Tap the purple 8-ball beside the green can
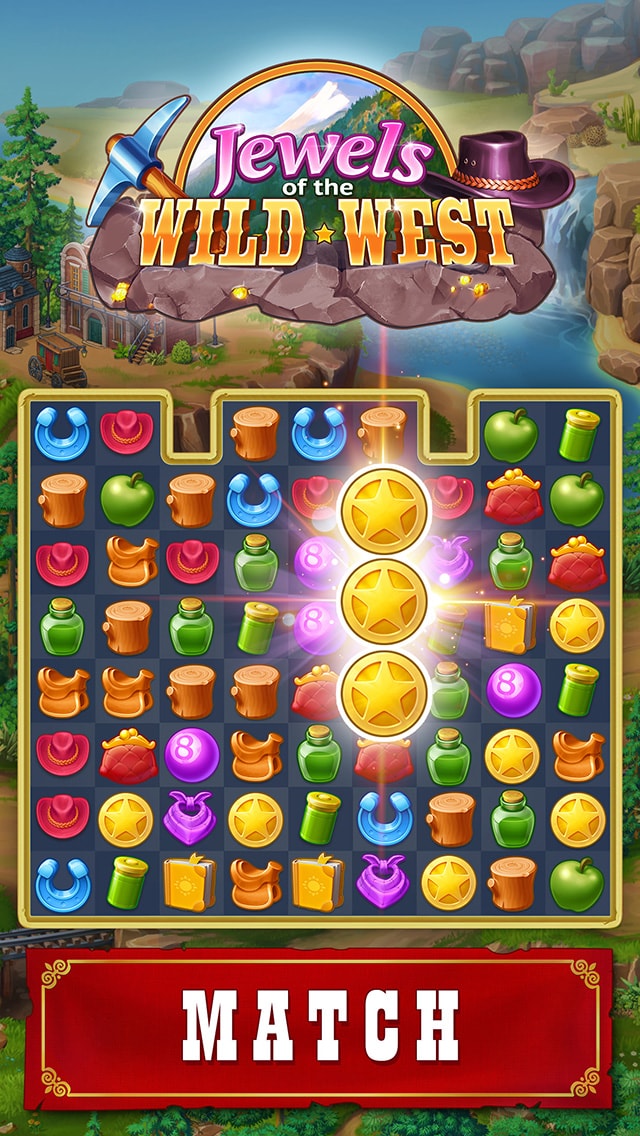This screenshot has width=640, height=1136. click(x=513, y=690)
